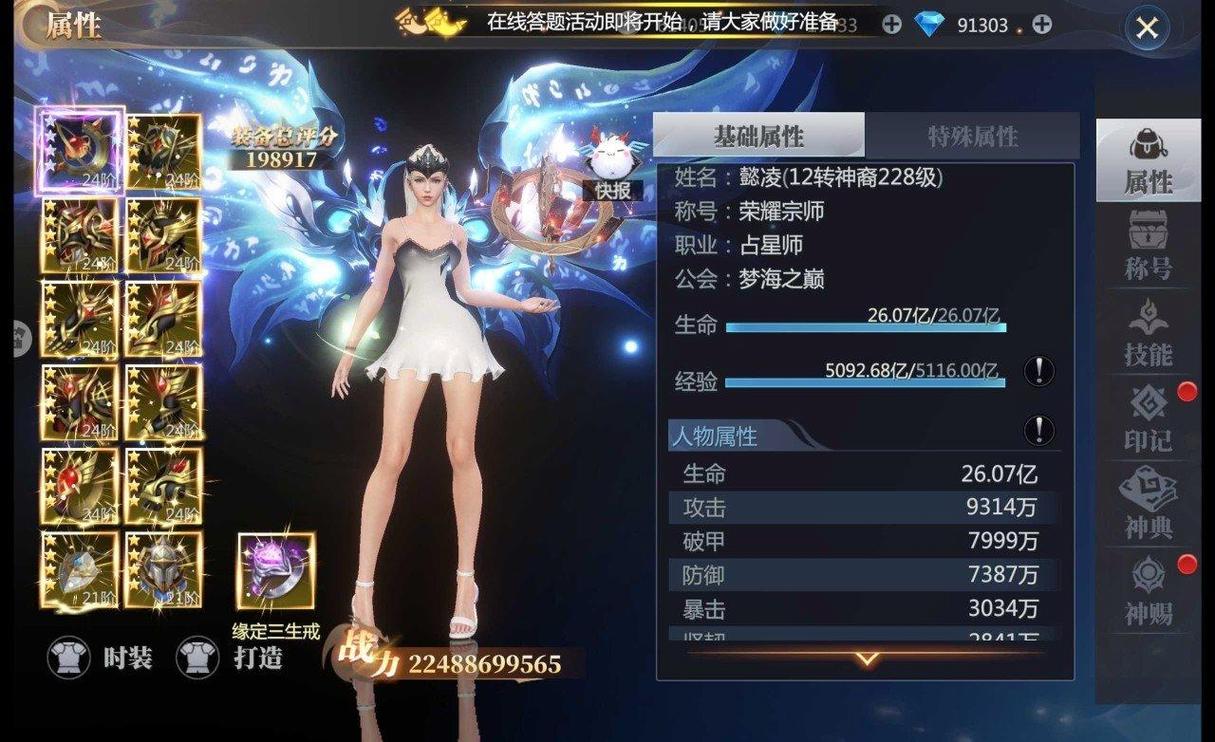Add more diamonds with the plus button
This screenshot has width=1215, height=742.
[1041, 24]
